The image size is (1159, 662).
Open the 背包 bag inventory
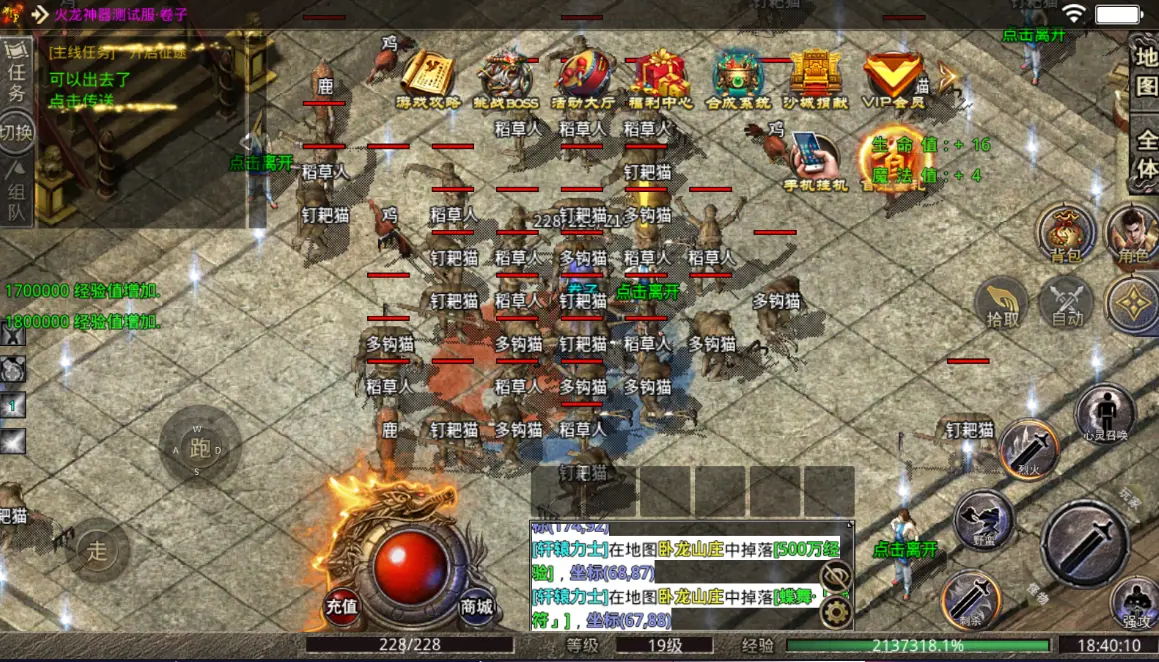click(1066, 233)
